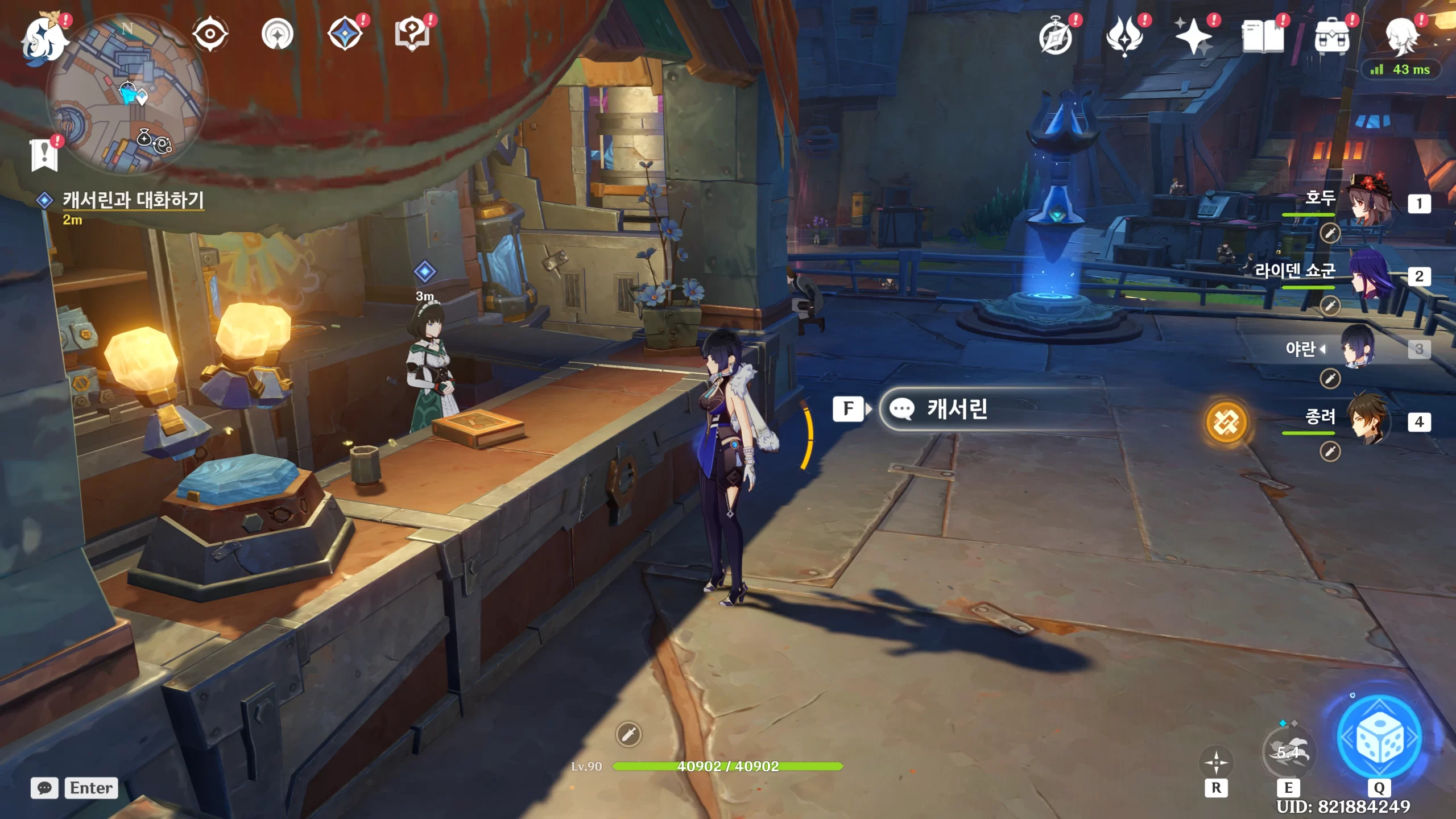Open the Wish star icon
This screenshot has height=819, width=1456.
[1193, 37]
